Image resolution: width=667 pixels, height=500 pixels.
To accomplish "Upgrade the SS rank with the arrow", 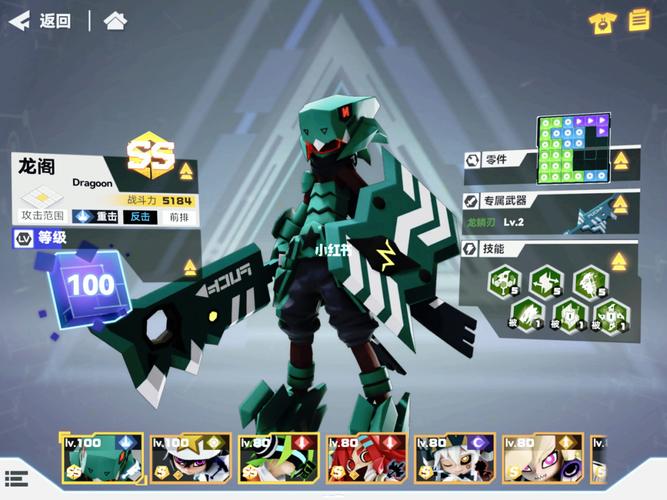I will point(185,170).
